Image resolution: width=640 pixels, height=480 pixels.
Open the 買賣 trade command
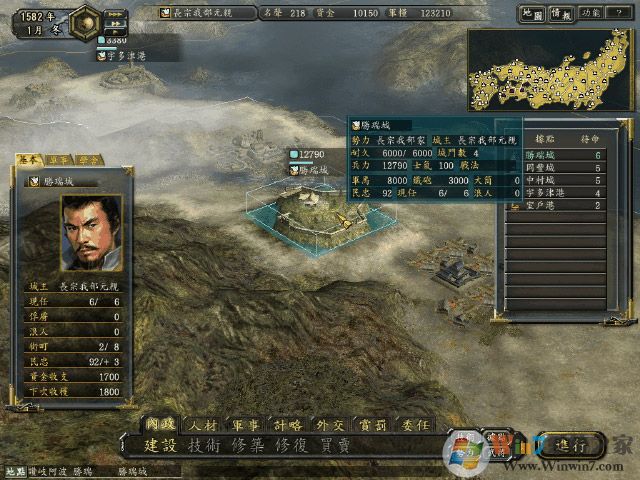click(335, 445)
